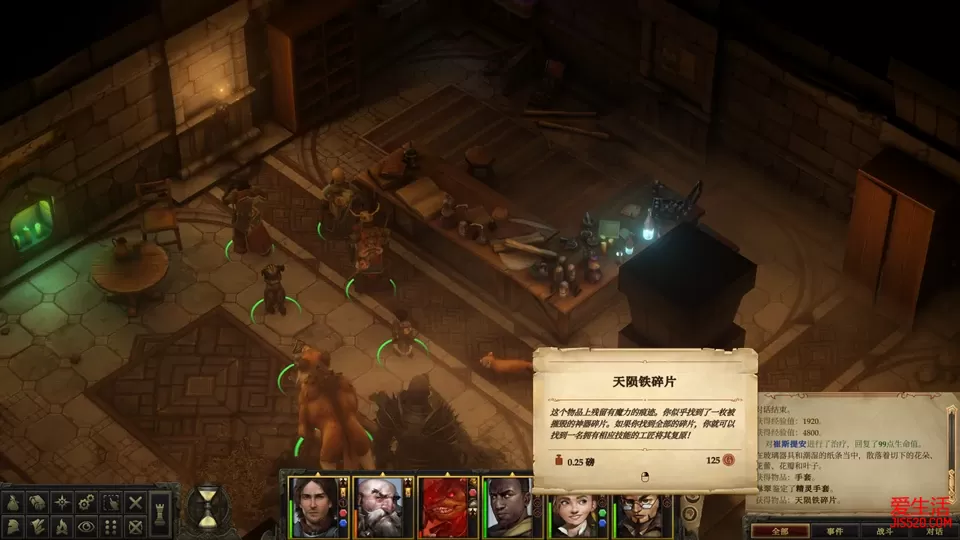Activate the campfire icon button

61,526
